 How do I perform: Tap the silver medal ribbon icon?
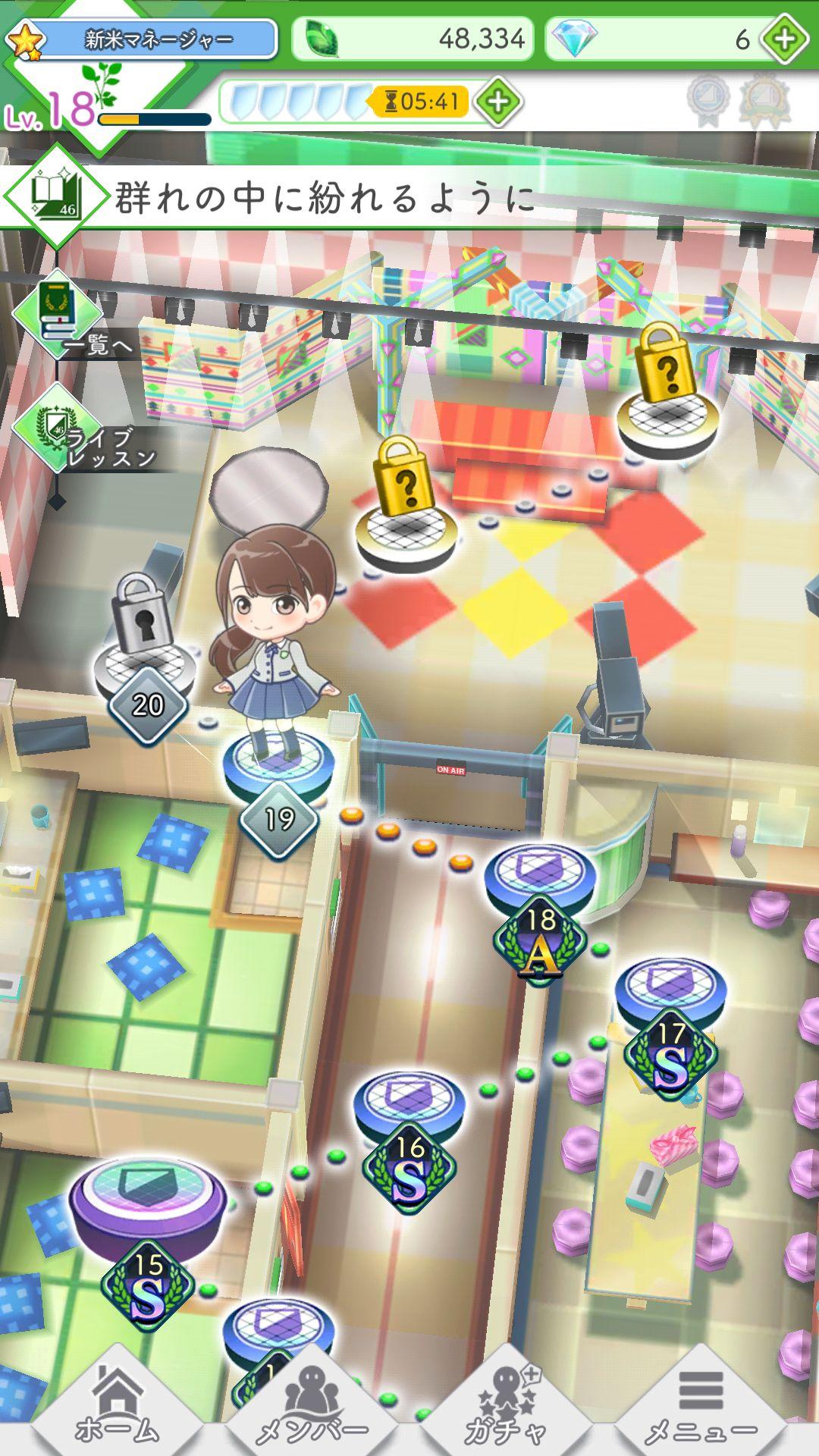709,100
